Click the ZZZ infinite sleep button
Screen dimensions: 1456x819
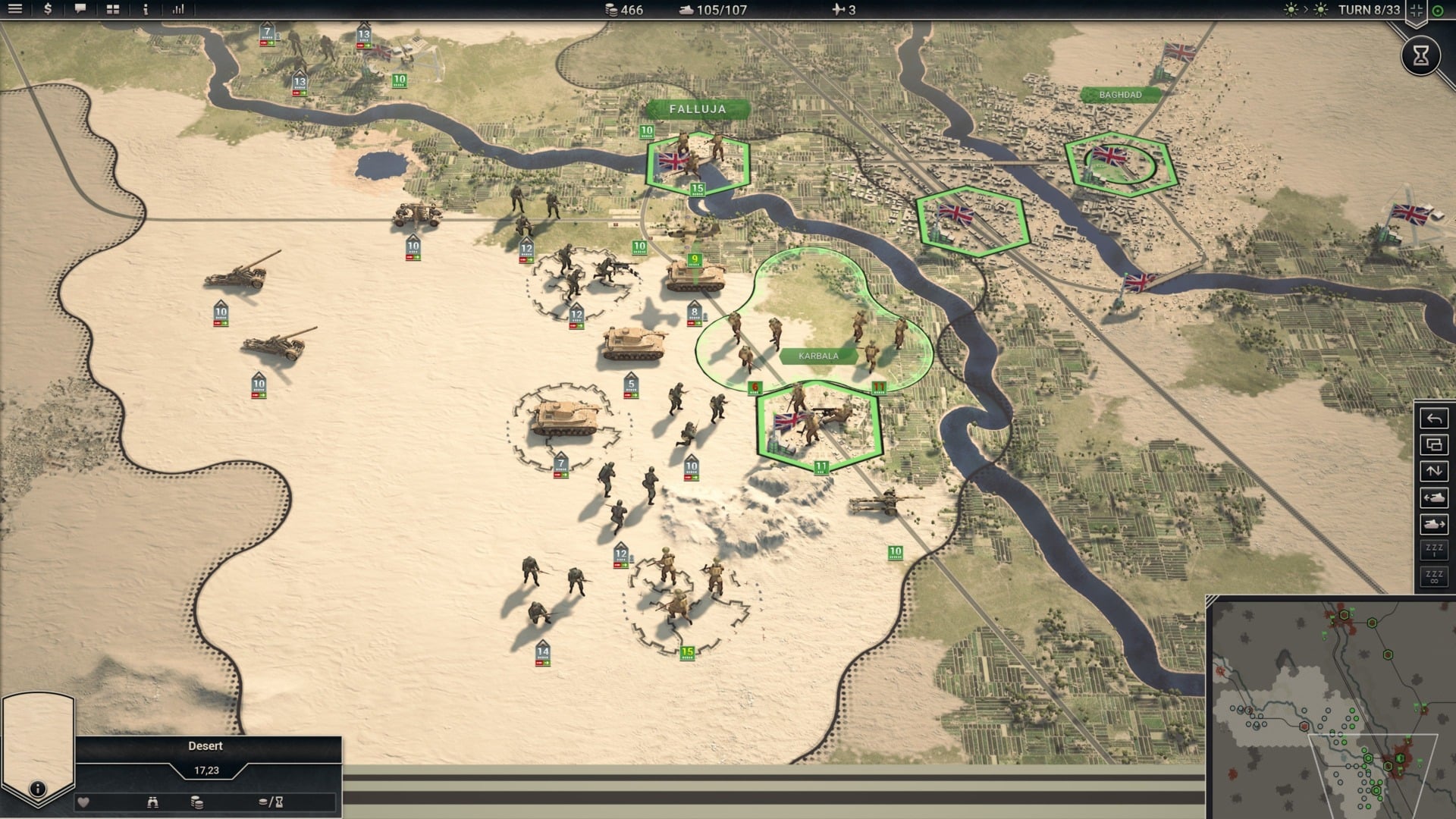point(1434,576)
